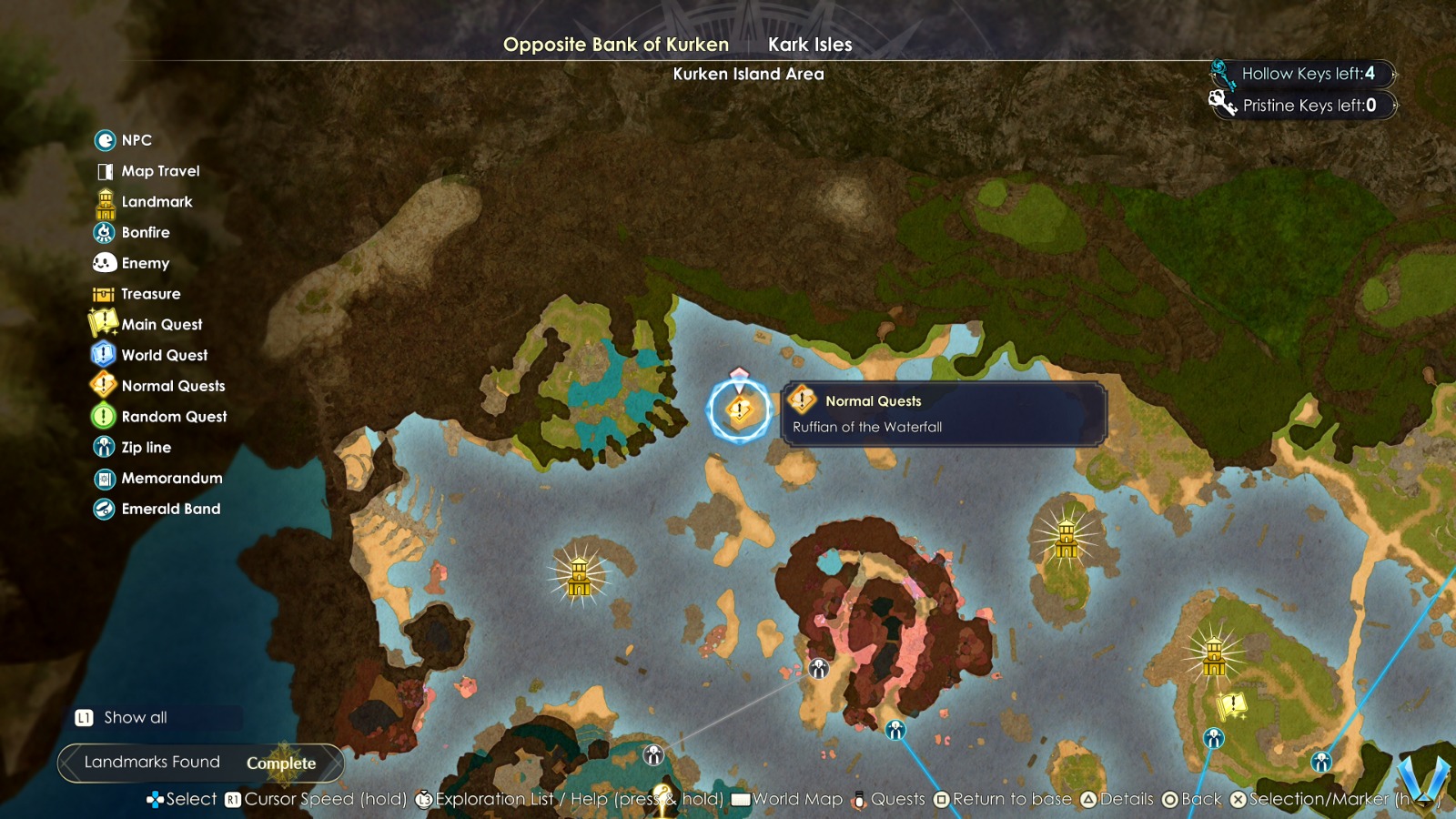
Task: Open the Landmarks Found Complete panel
Action: pyautogui.click(x=200, y=763)
